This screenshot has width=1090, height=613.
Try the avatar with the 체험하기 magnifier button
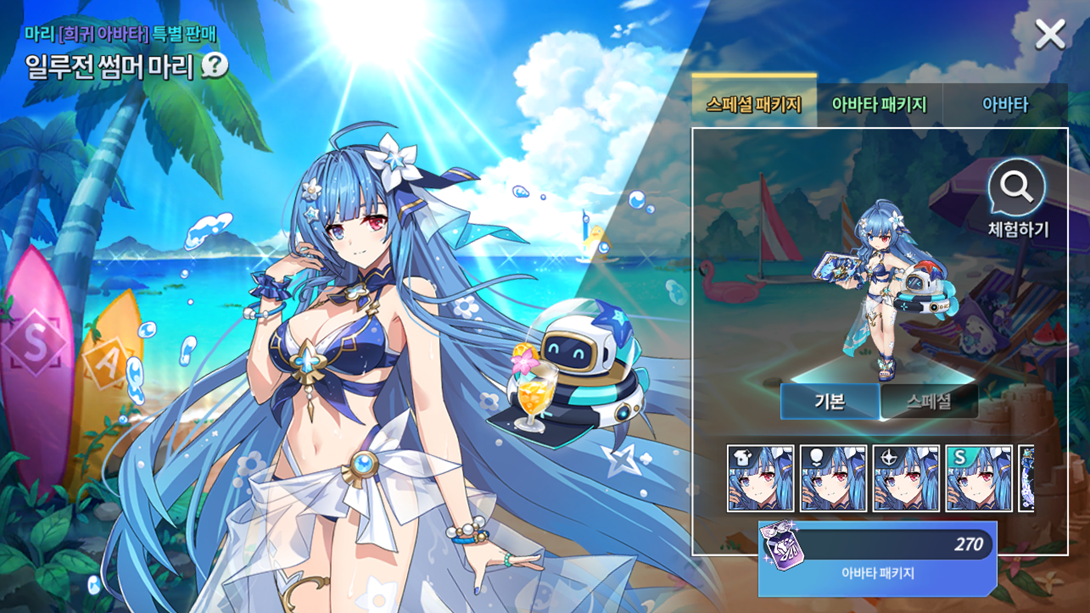[1017, 199]
